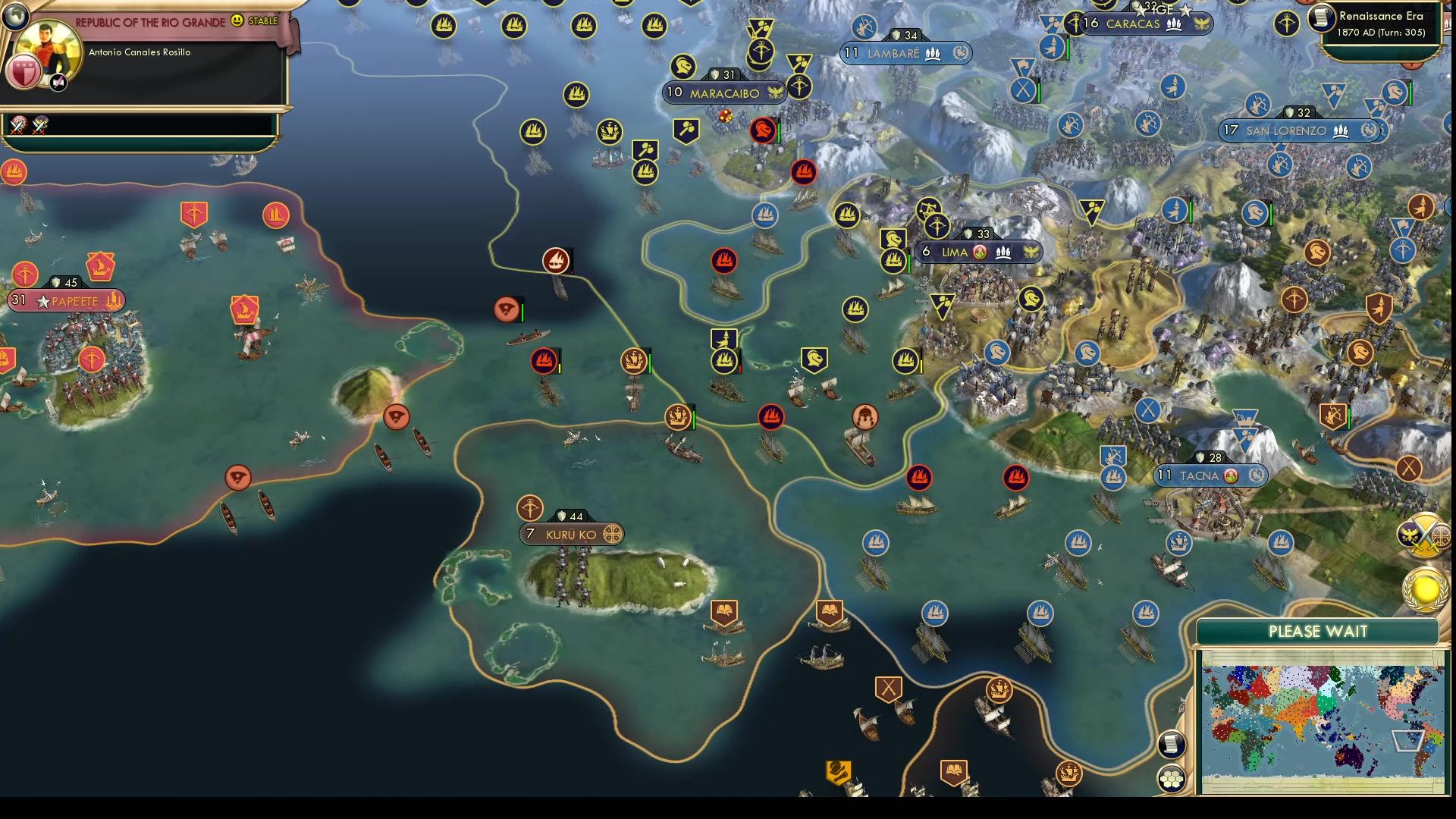The image size is (1456, 819).
Task: Select a blue frigate unit icon near Tacna
Action: 1112,478
